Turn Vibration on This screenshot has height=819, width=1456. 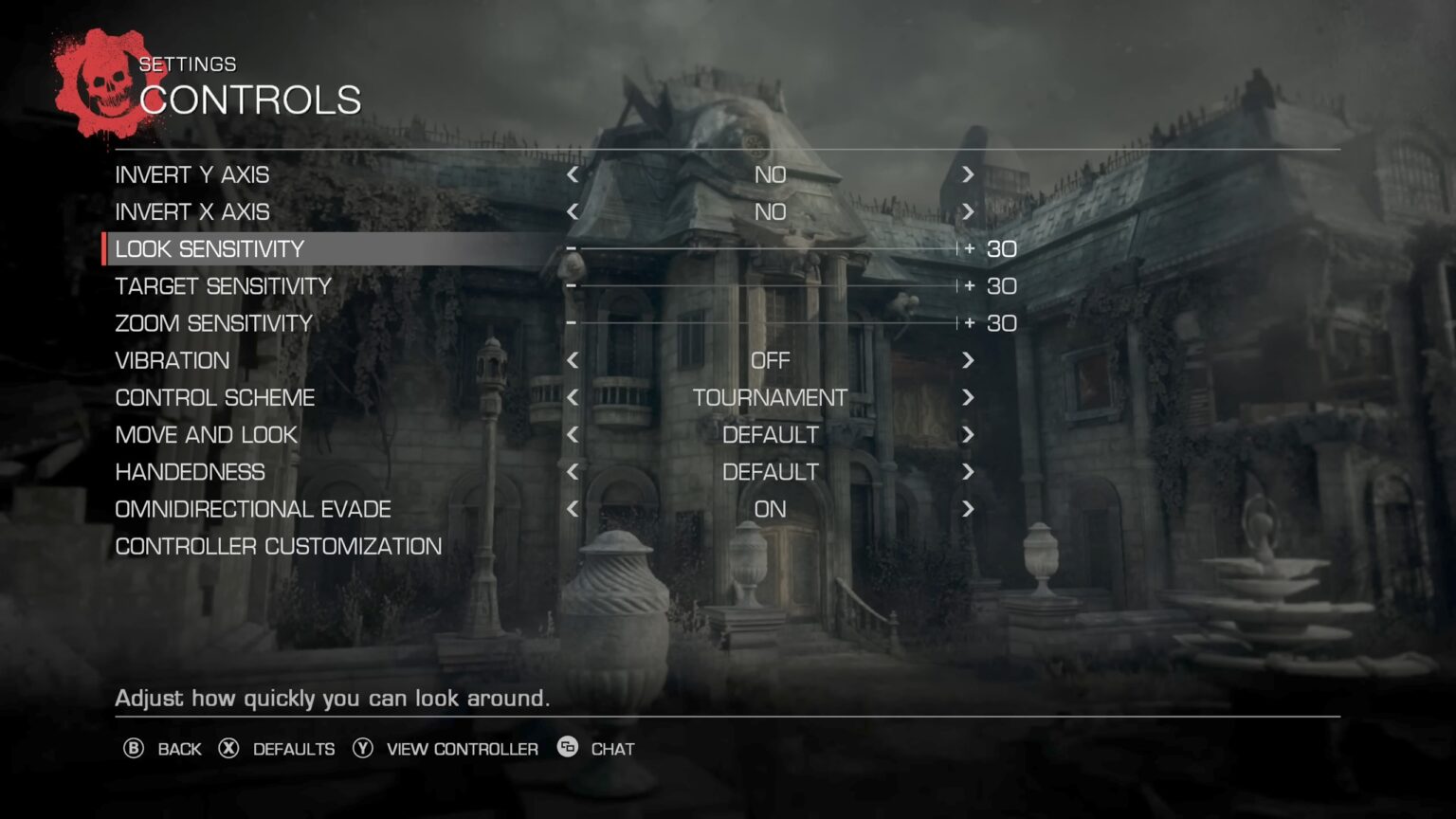(x=969, y=360)
